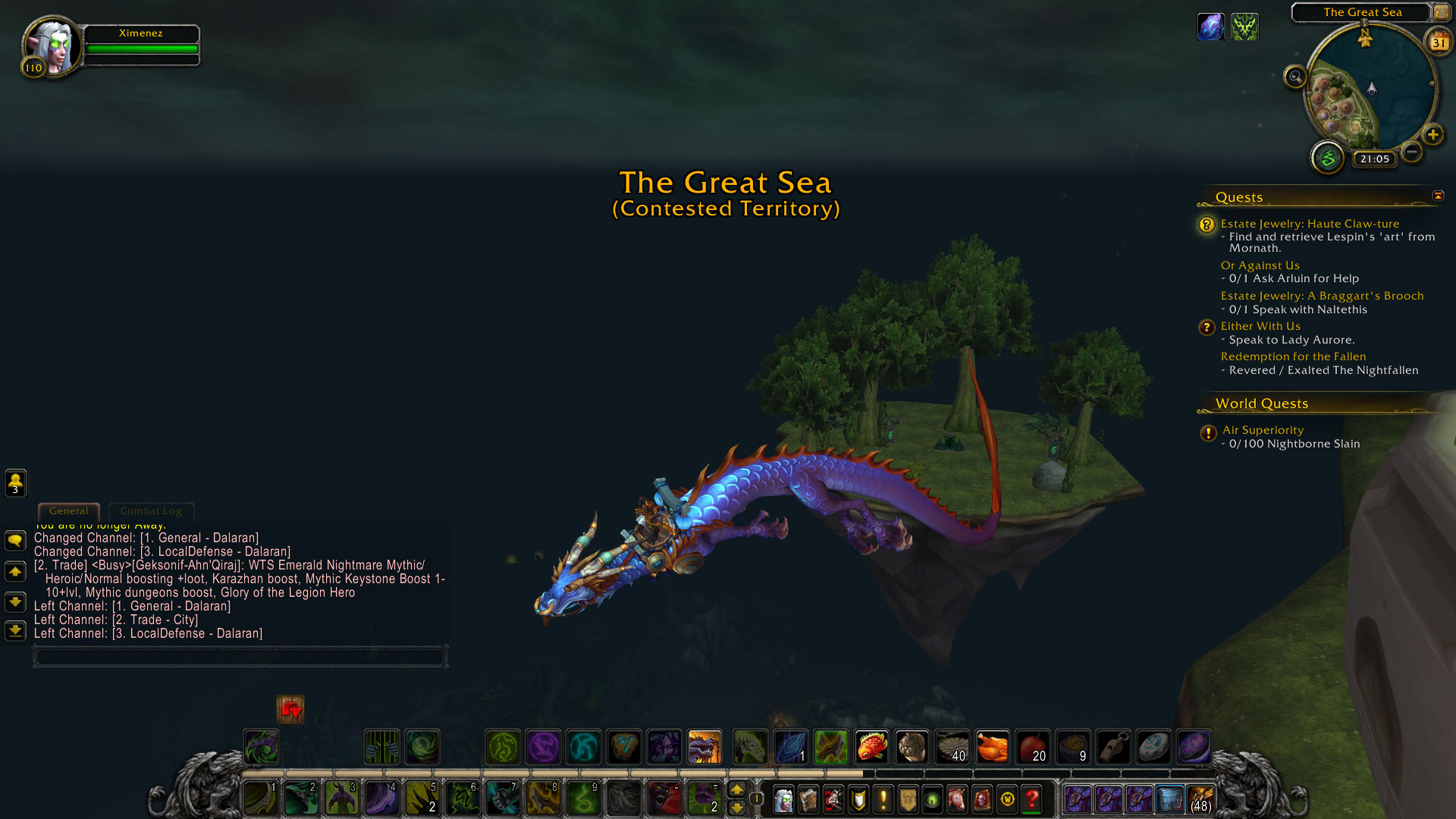The width and height of the screenshot is (1456, 819).
Task: Use the red apple stack of 20
Action: (1032, 747)
